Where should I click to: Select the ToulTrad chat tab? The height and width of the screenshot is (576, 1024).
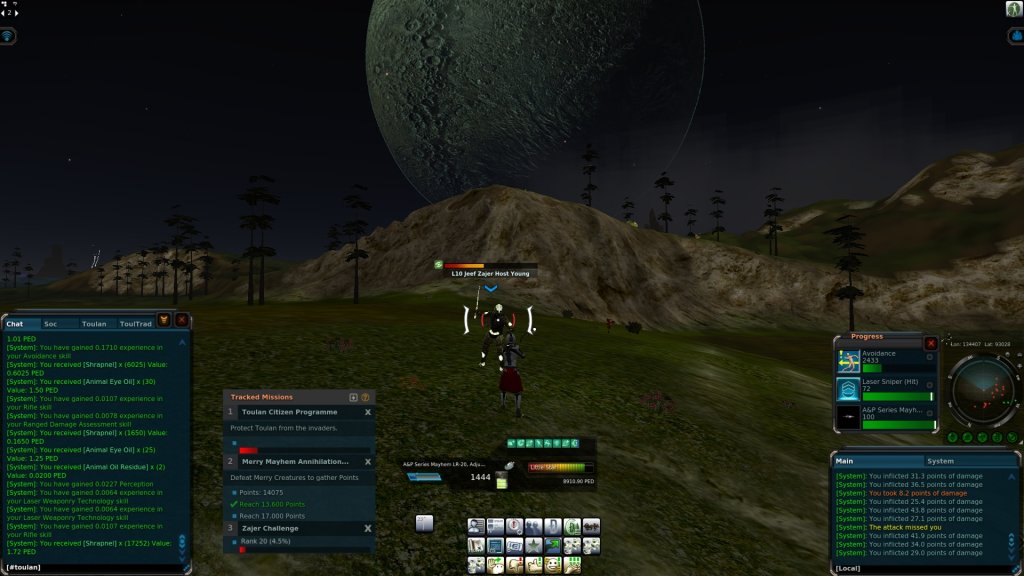pos(135,324)
